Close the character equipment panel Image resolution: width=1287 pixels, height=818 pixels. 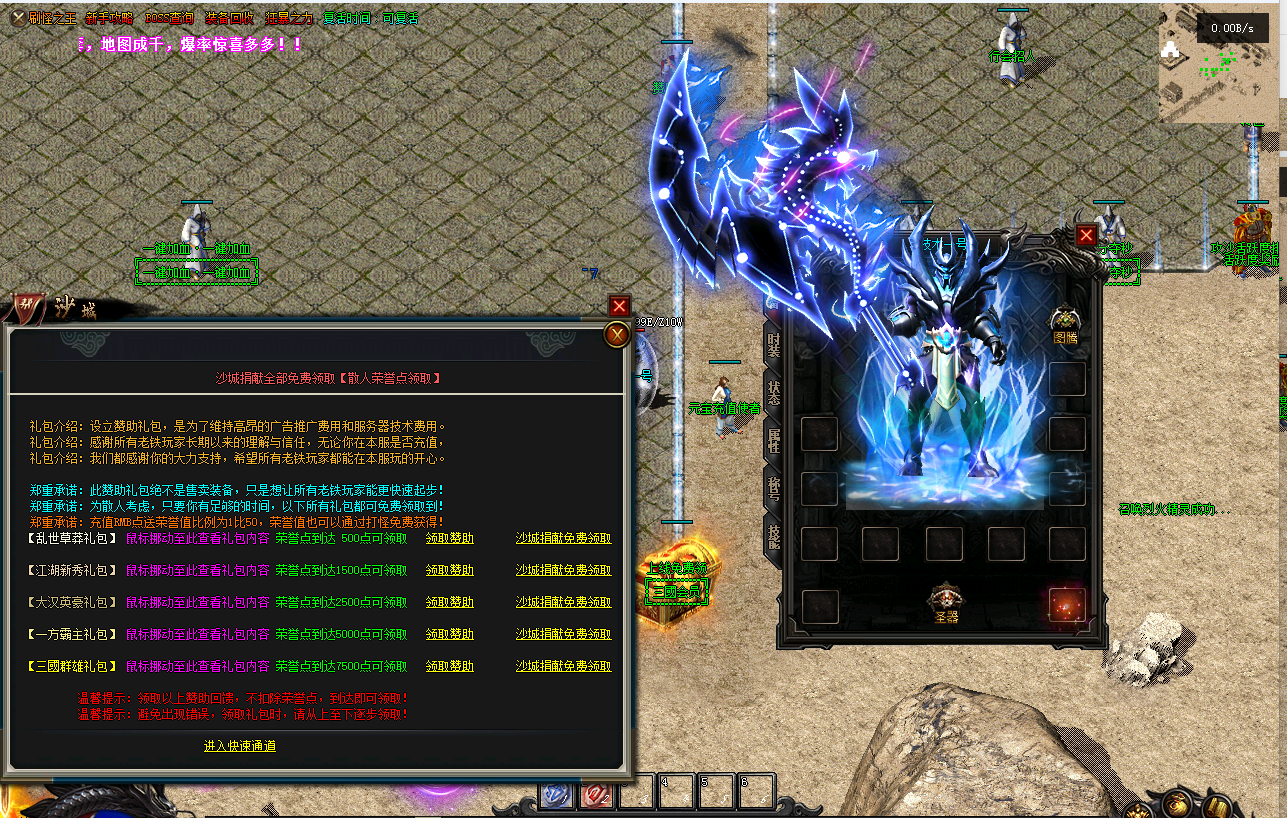tap(1086, 235)
